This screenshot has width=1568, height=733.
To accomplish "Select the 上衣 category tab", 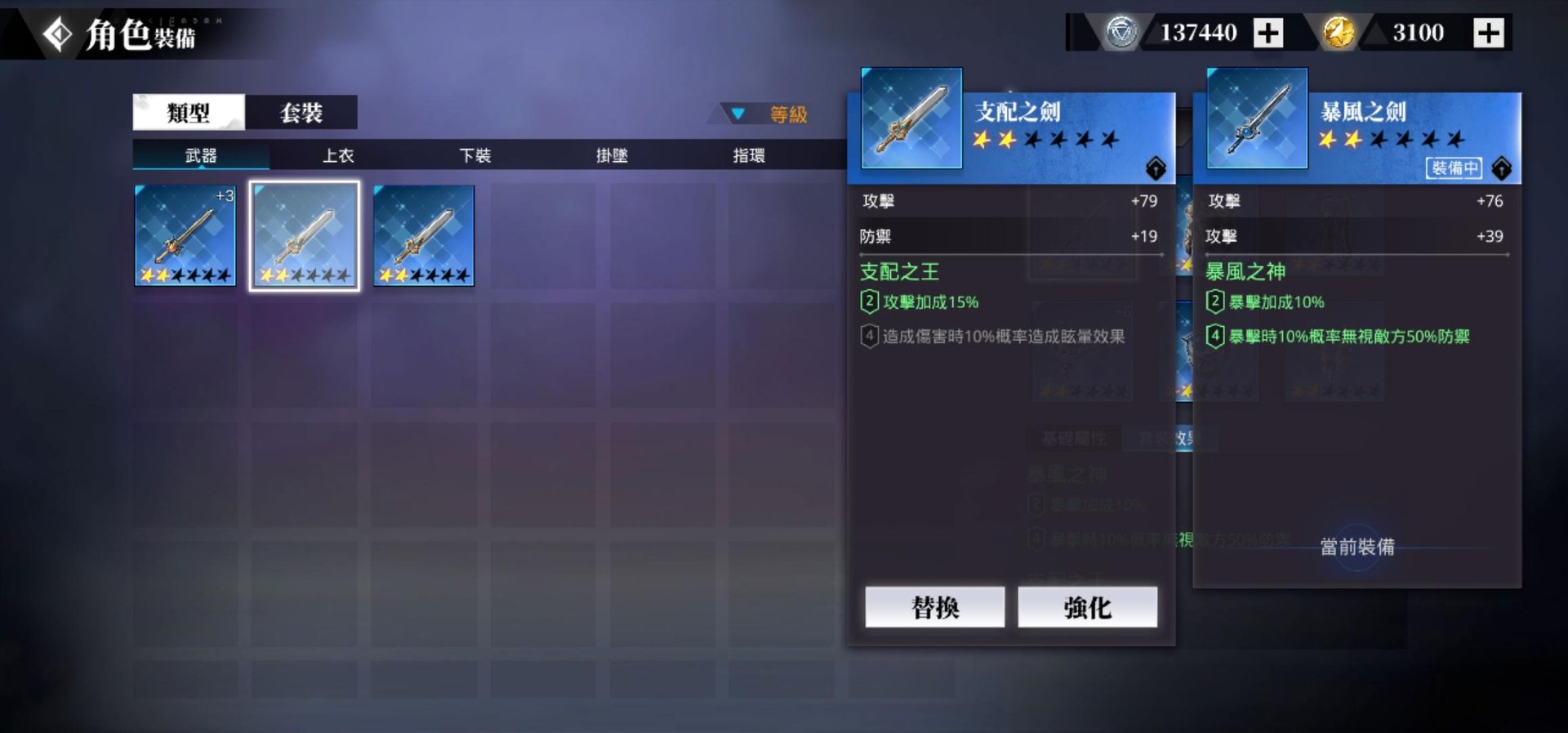I will pyautogui.click(x=338, y=155).
